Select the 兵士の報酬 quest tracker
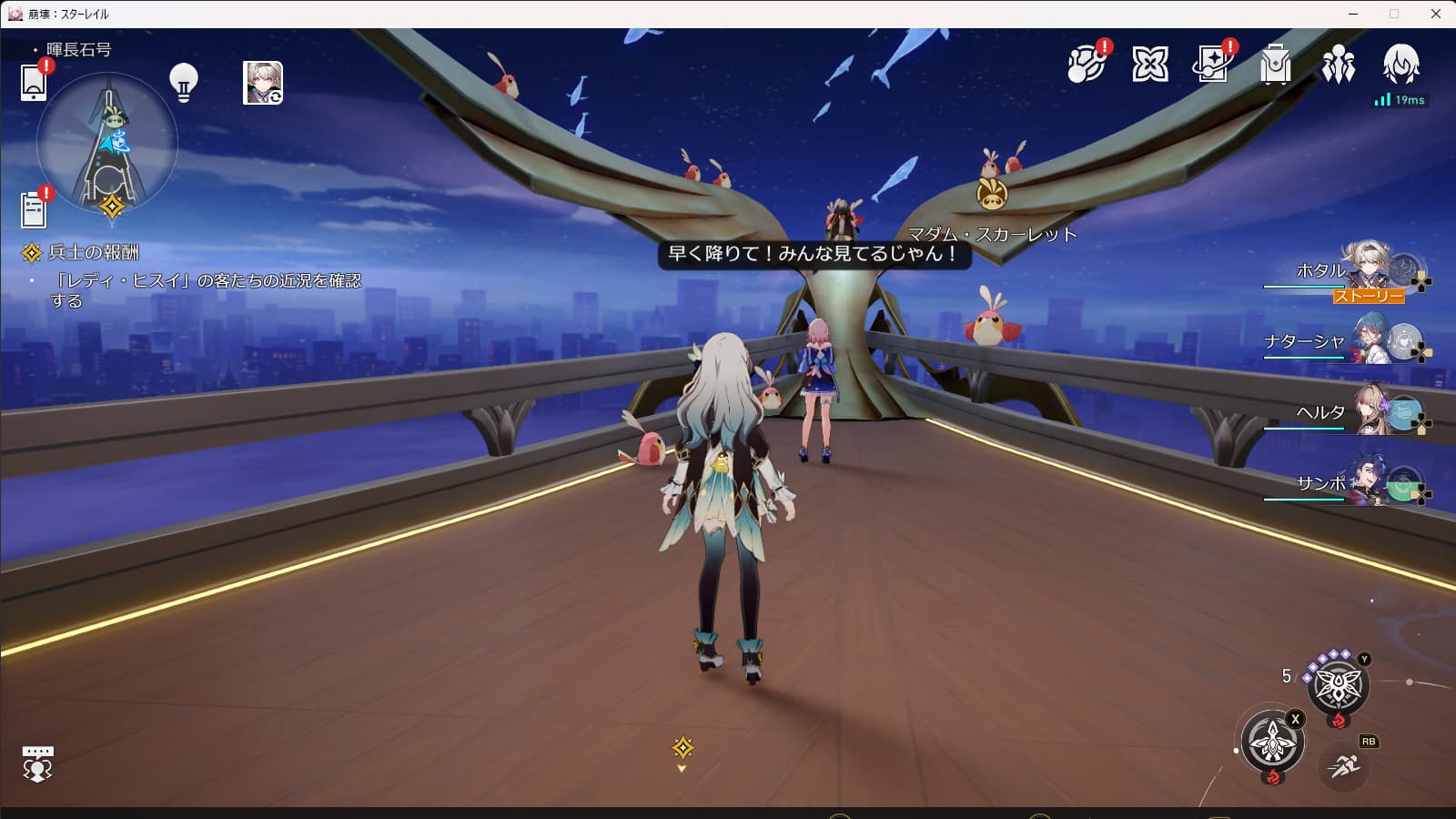The image size is (1456, 819). [x=94, y=252]
